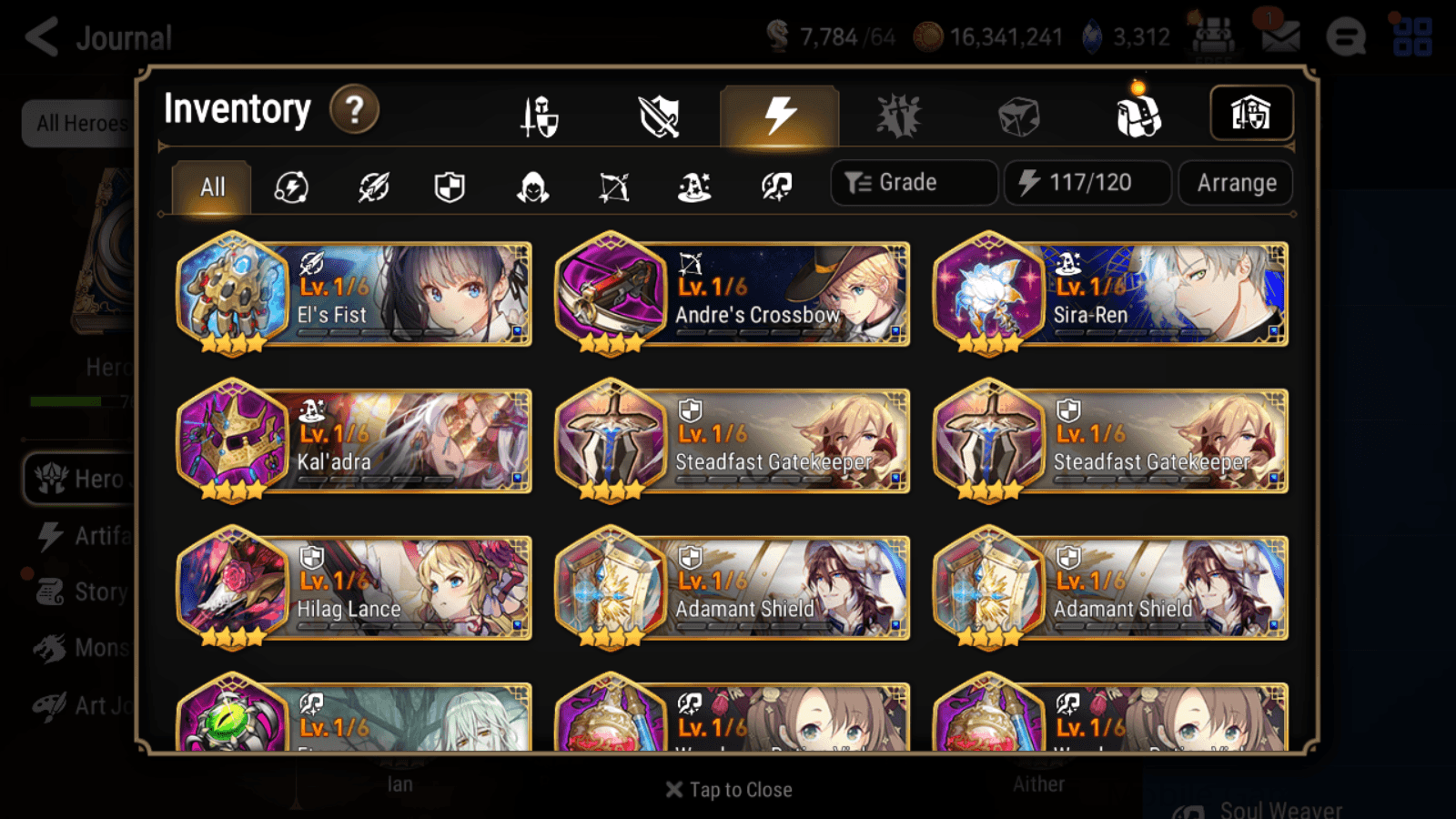
Task: Select the Knight shield class filter
Action: coord(448,187)
